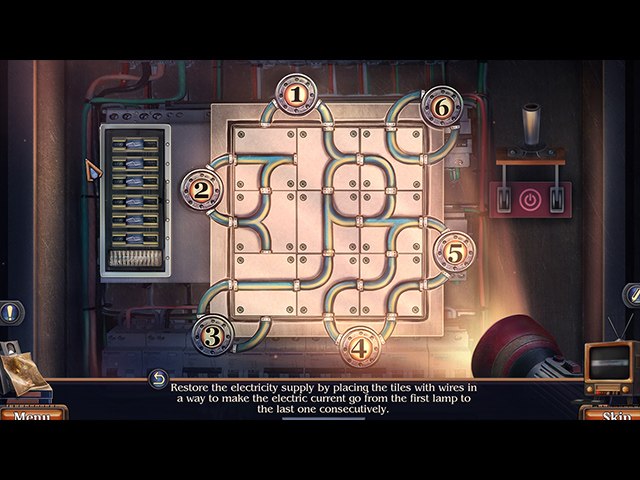This screenshot has width=640, height=480.
Task: Open the pen icon at the right edge
Action: coord(631,295)
